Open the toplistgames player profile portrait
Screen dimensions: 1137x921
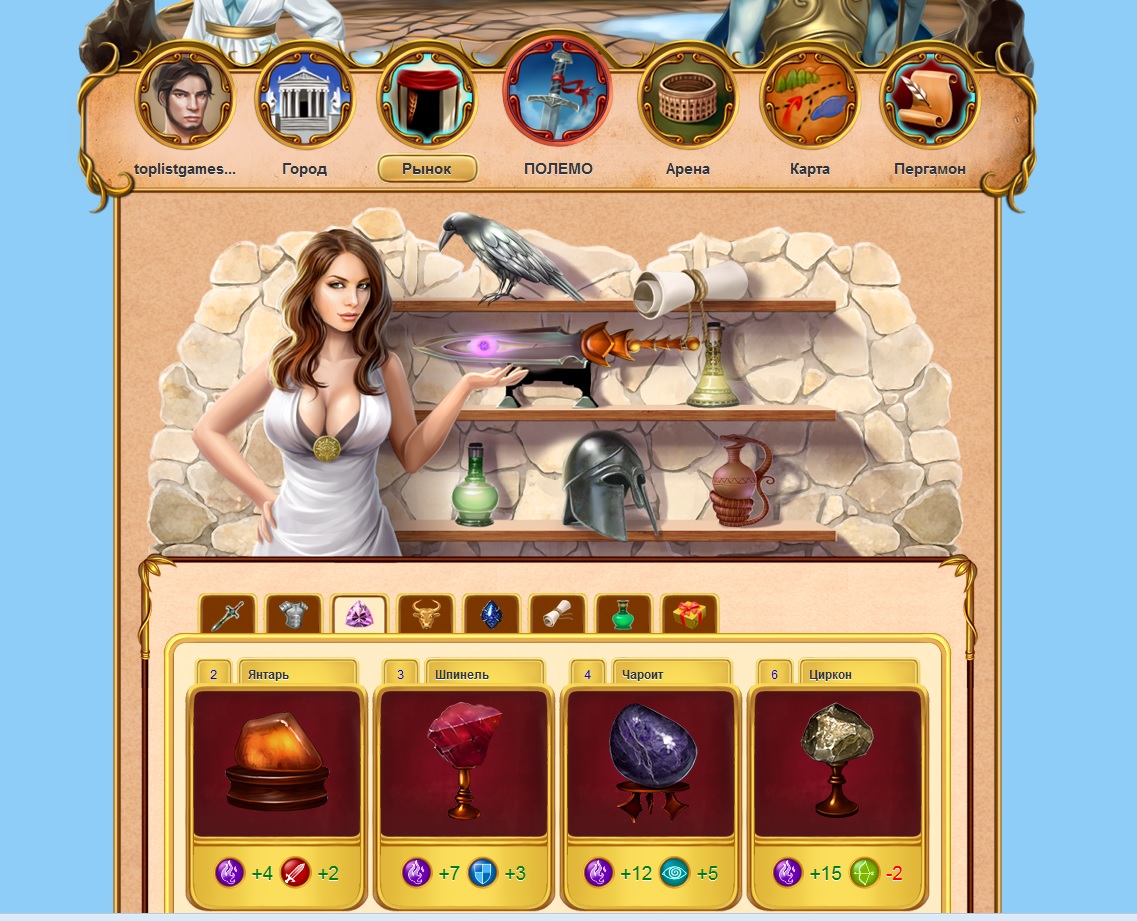pyautogui.click(x=185, y=99)
